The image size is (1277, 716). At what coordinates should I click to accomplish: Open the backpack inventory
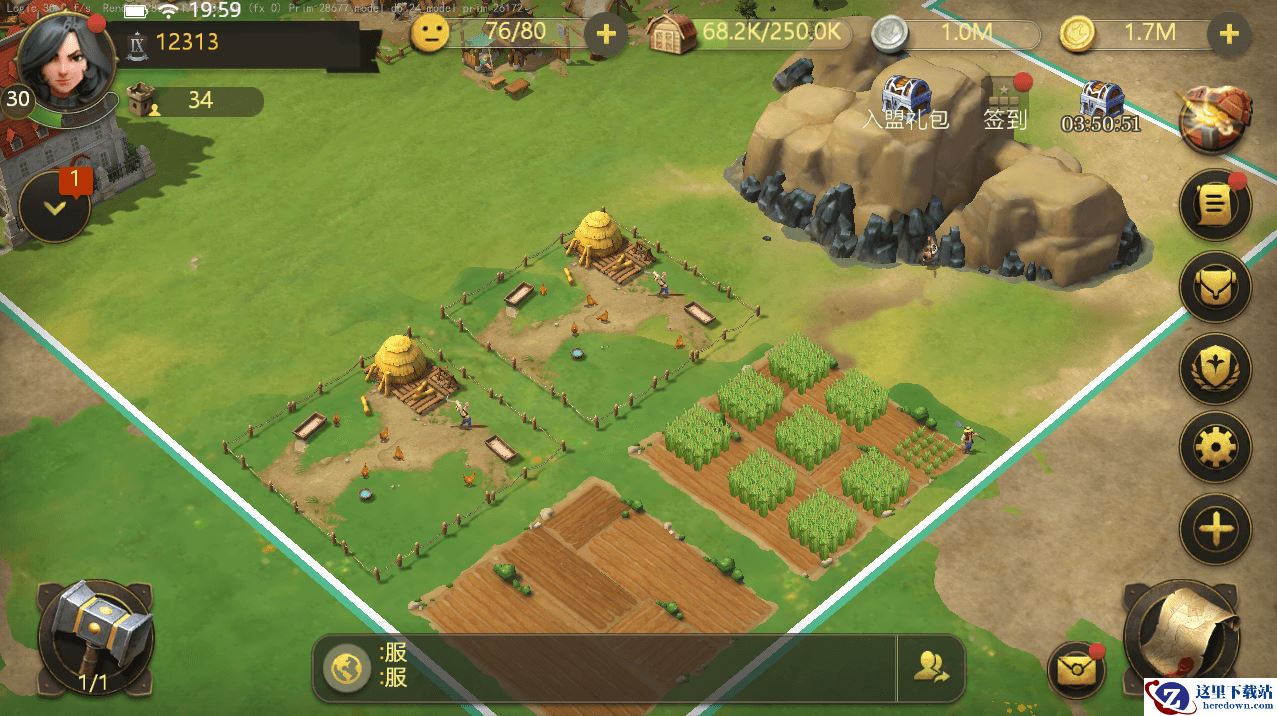(1215, 287)
